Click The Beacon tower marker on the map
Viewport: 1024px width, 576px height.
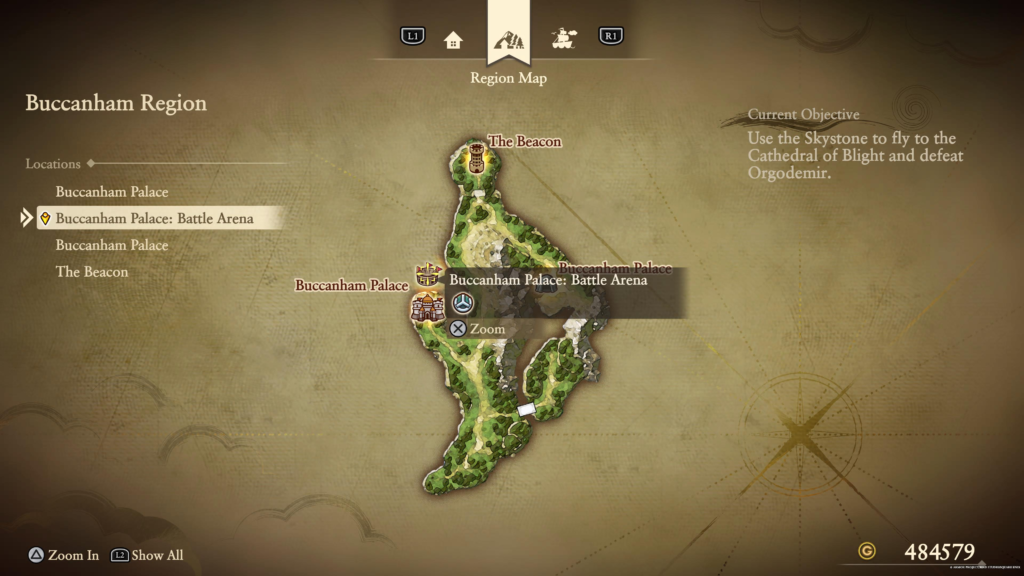[x=476, y=157]
